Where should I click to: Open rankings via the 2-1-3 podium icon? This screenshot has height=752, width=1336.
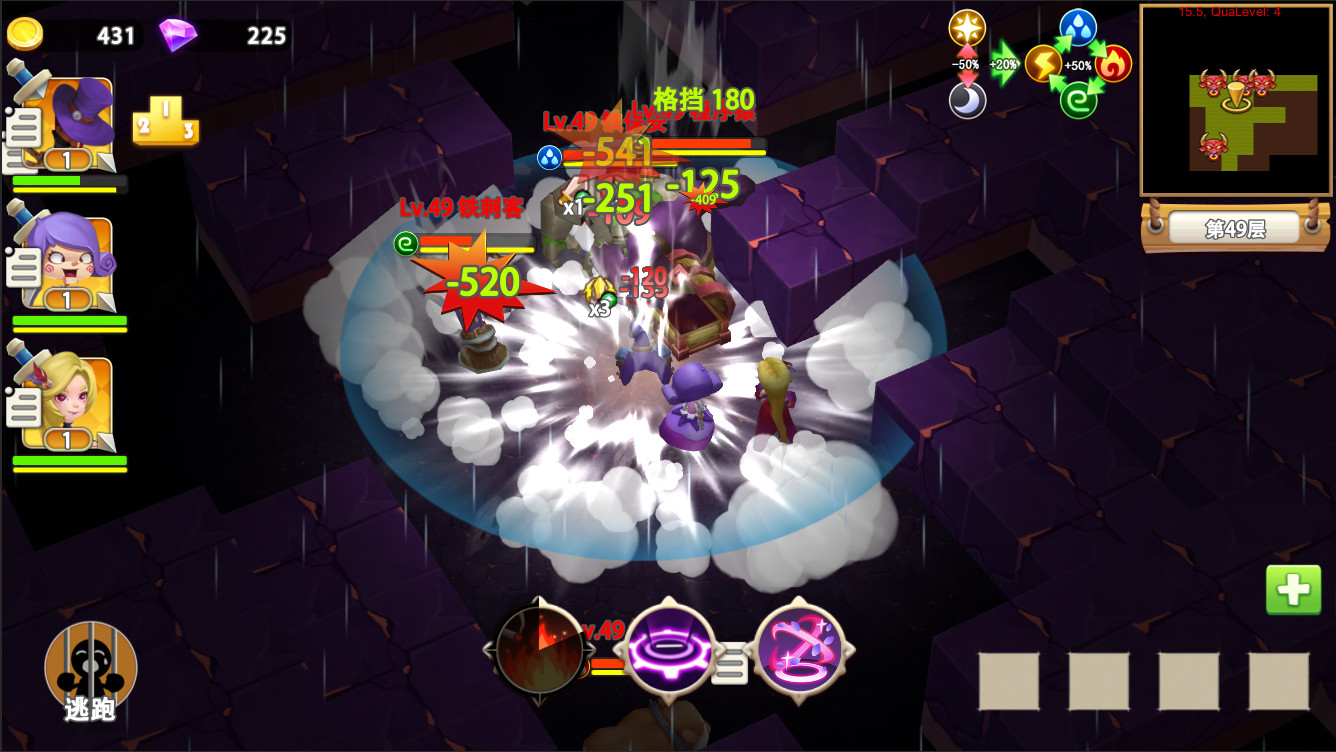pos(164,122)
